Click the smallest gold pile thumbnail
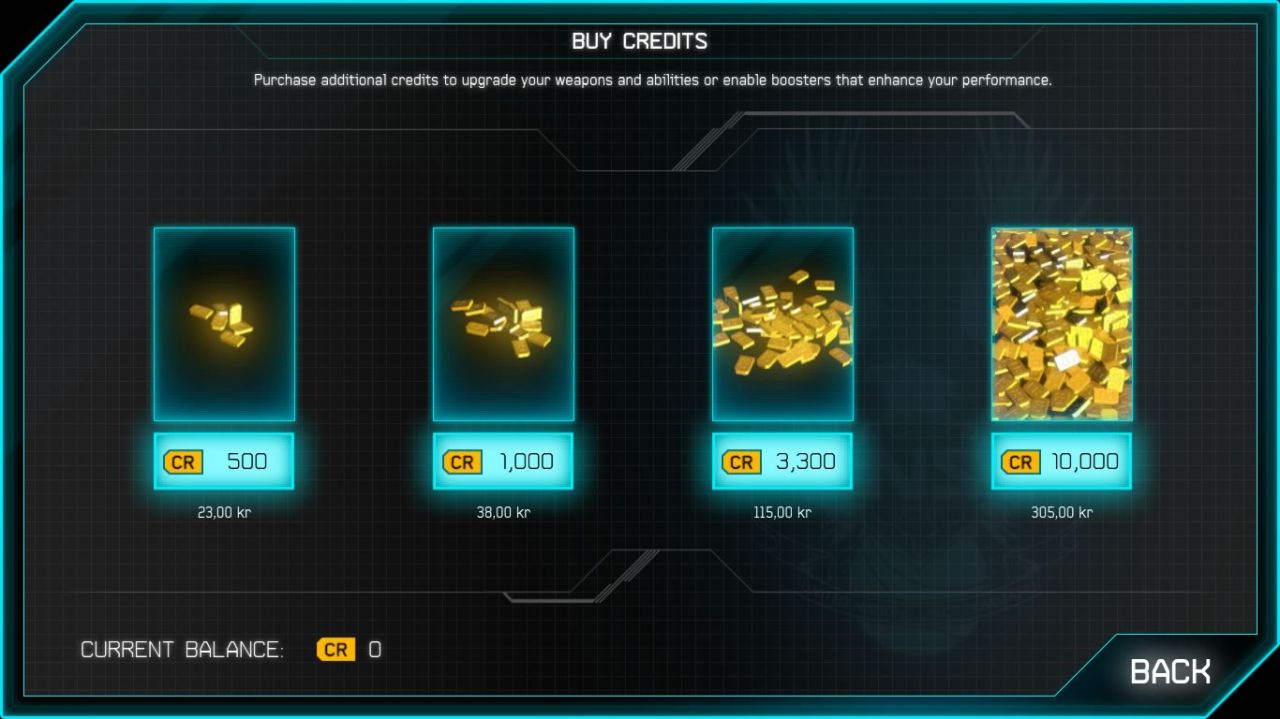The width and height of the screenshot is (1280, 719). pos(224,324)
